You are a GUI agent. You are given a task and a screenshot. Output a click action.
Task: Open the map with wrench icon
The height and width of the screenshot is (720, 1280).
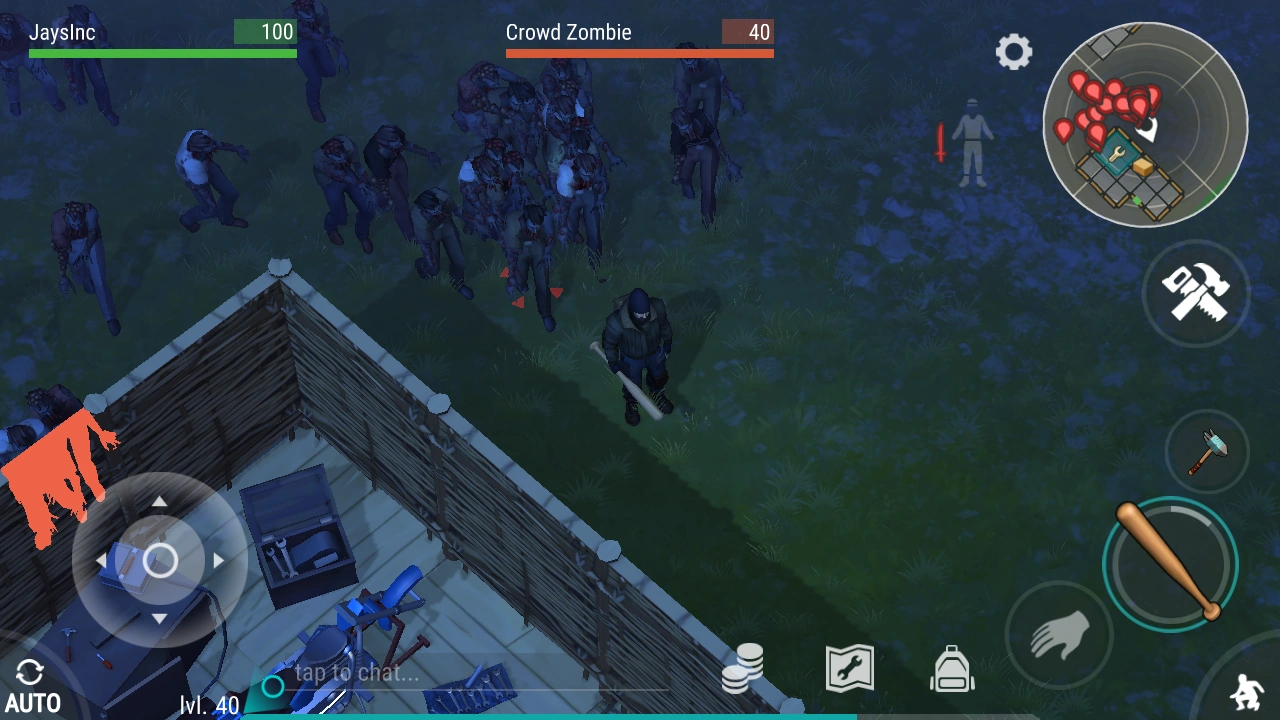pos(849,667)
